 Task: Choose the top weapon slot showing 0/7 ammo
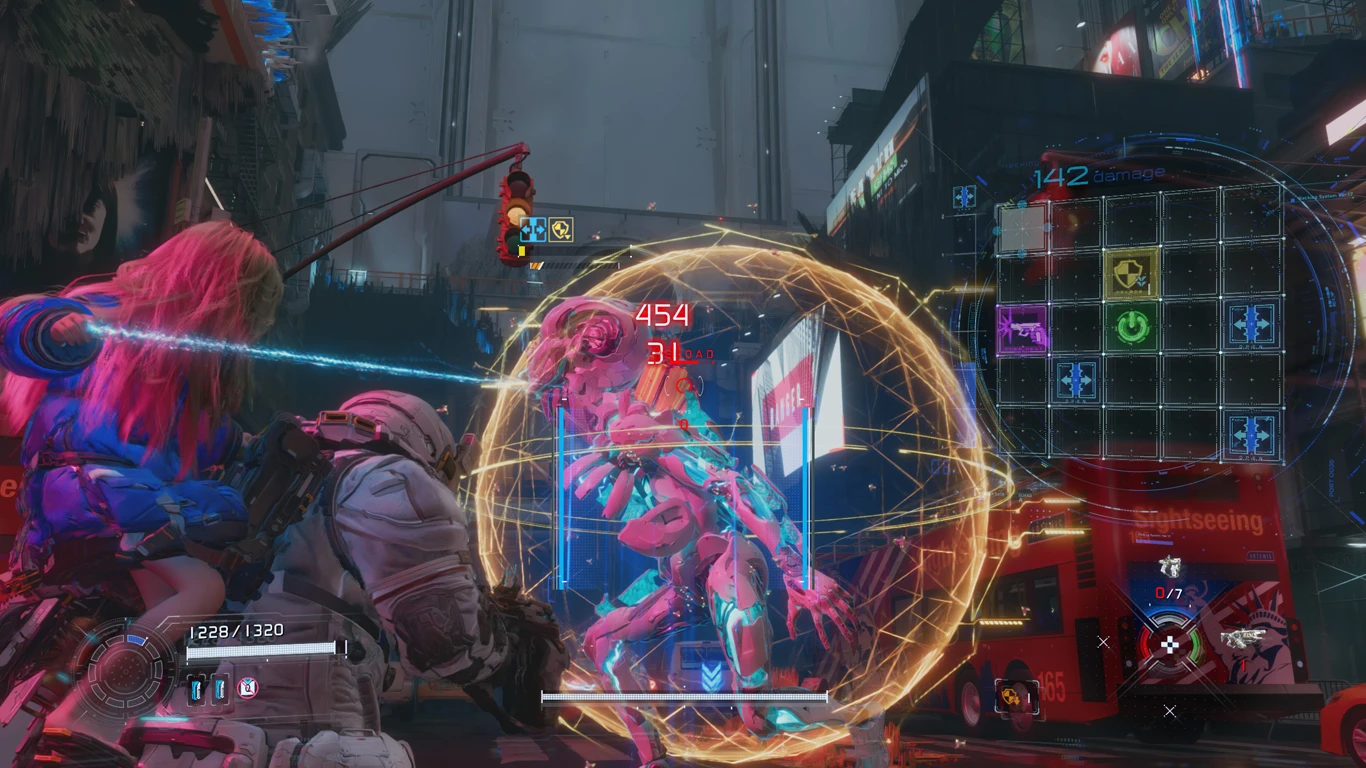tap(1169, 568)
